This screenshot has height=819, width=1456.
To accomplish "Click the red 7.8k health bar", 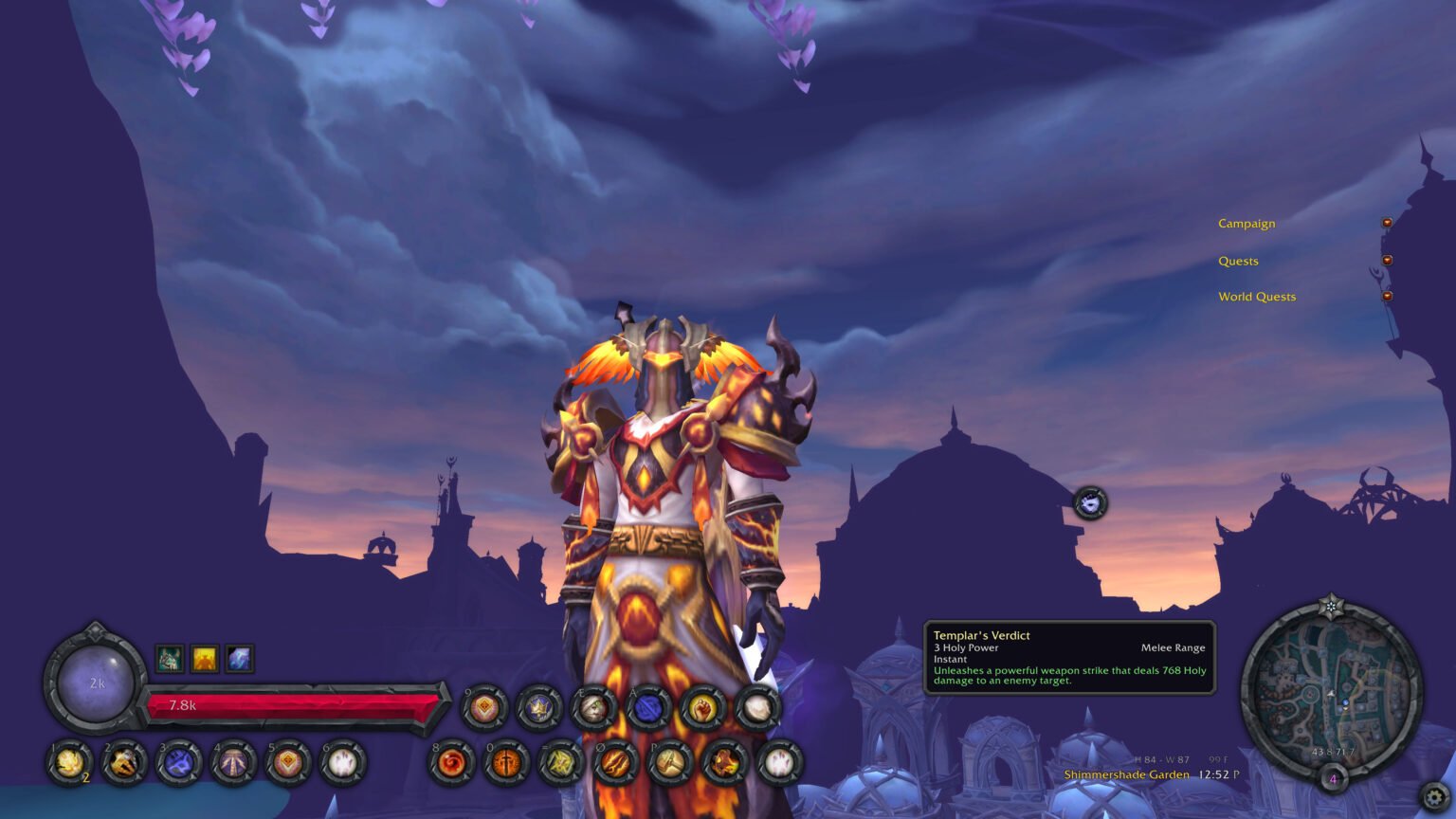I will pos(294,704).
